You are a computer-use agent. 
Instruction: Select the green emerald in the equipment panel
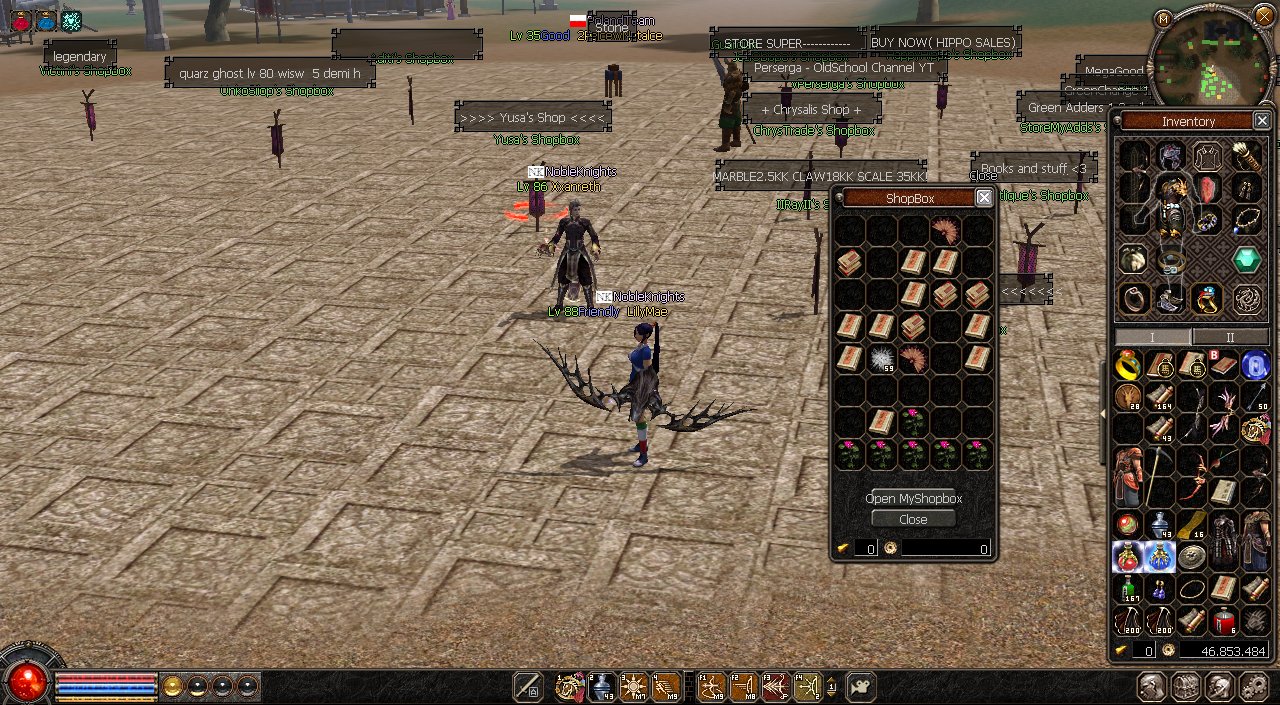tap(1246, 260)
